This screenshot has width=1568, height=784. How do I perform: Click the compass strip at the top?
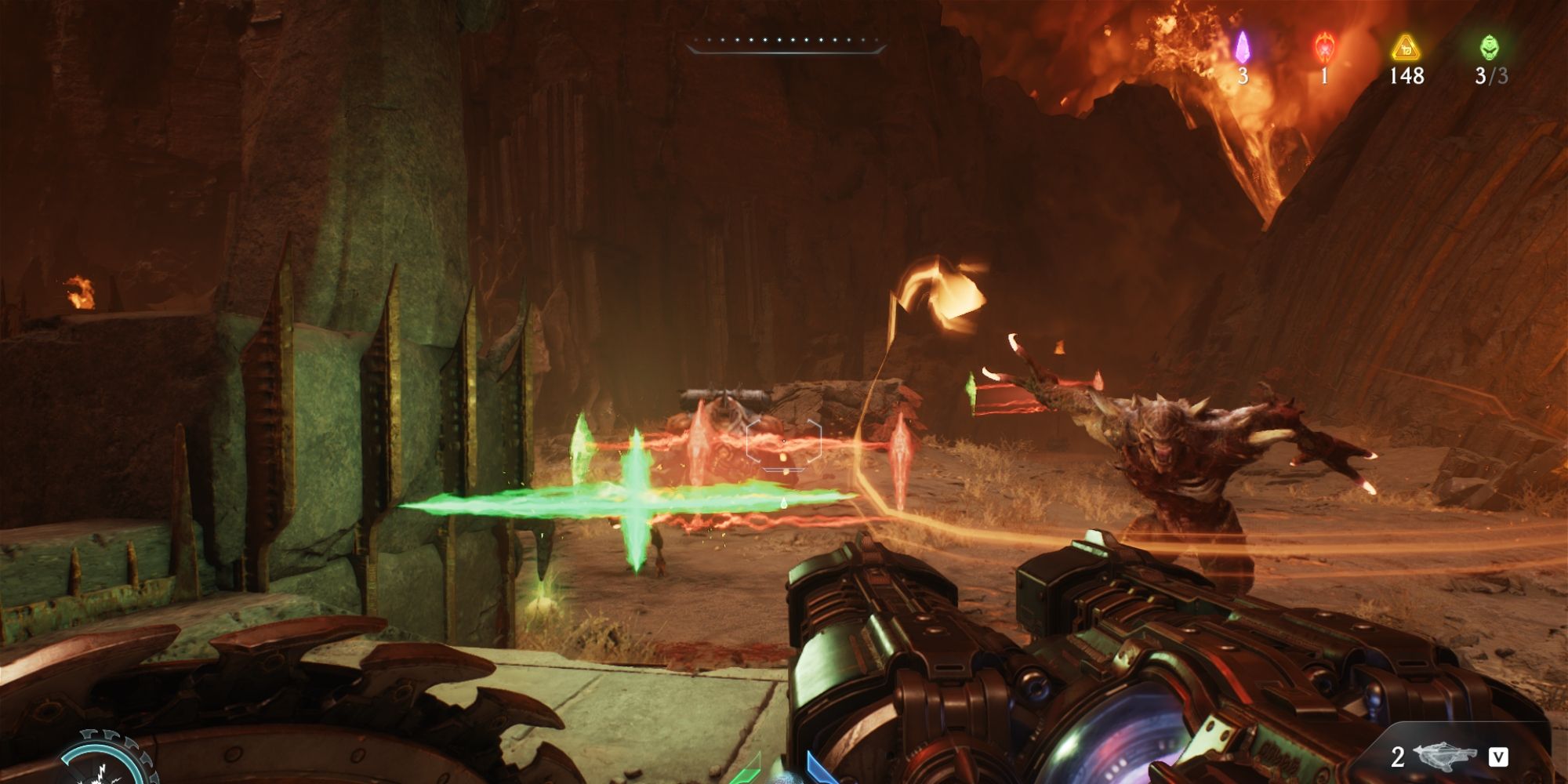tap(786, 42)
